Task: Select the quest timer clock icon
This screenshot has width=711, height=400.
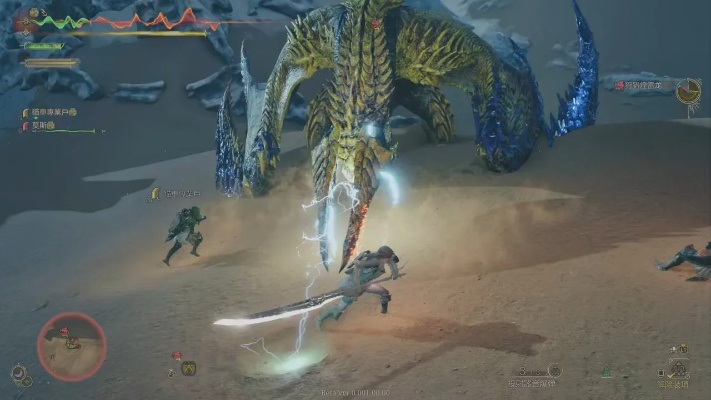Action: click(x=688, y=91)
